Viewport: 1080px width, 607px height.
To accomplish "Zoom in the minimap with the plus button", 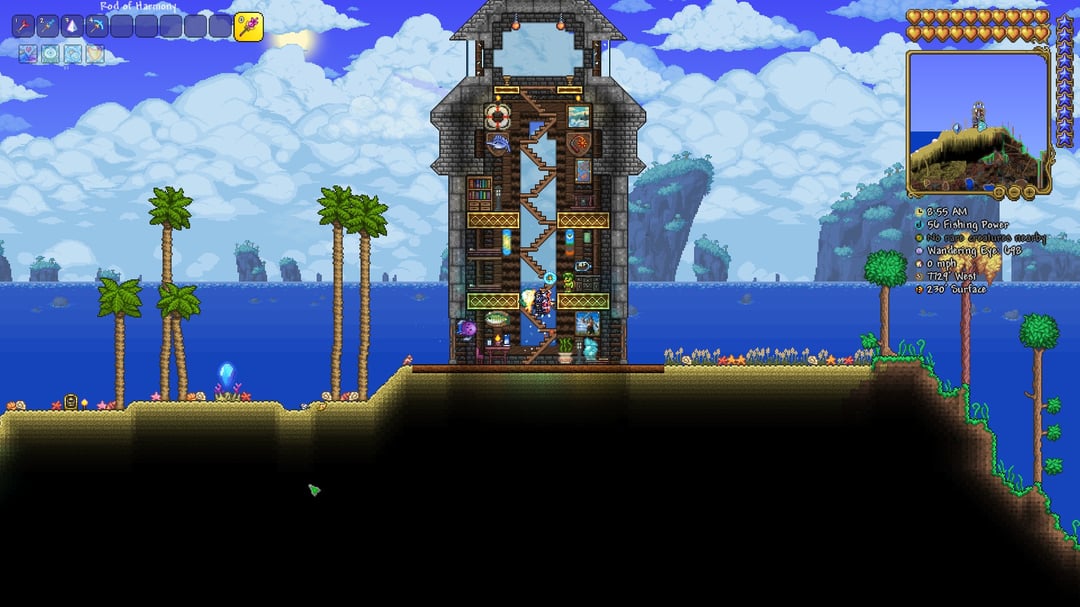I will coord(1028,191).
